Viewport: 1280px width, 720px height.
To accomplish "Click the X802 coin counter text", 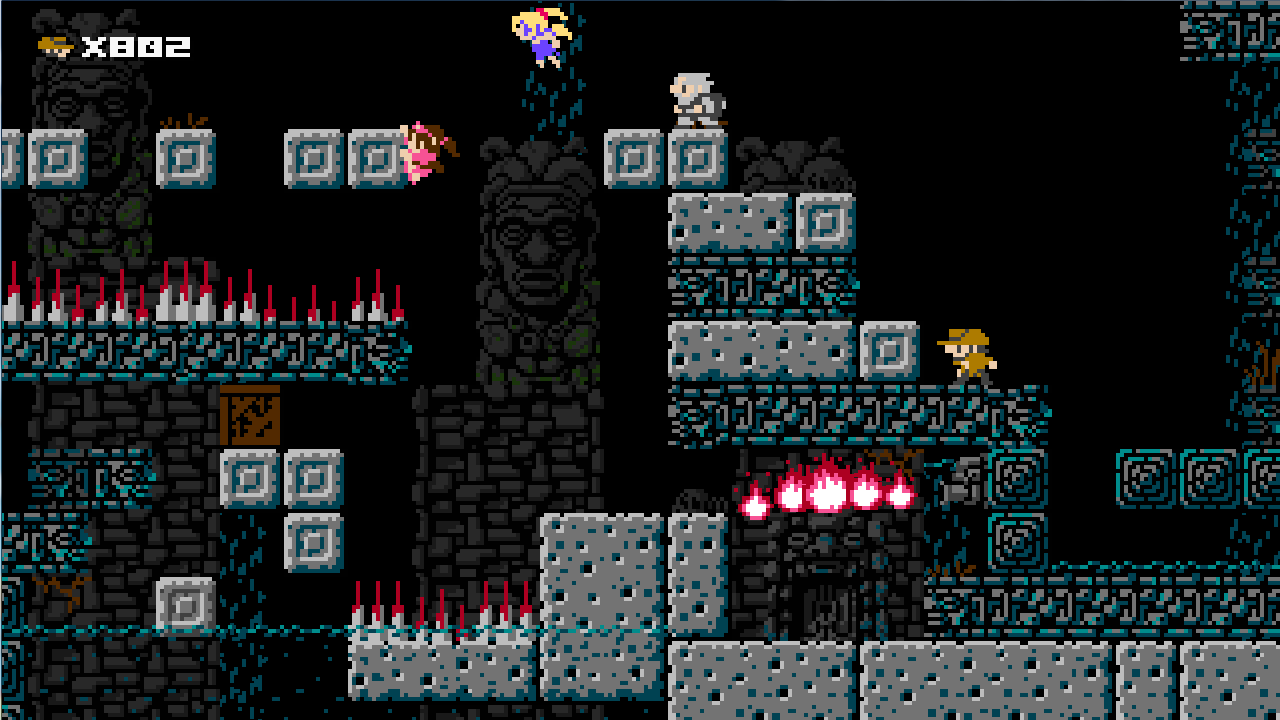I will pyautogui.click(x=135, y=45).
